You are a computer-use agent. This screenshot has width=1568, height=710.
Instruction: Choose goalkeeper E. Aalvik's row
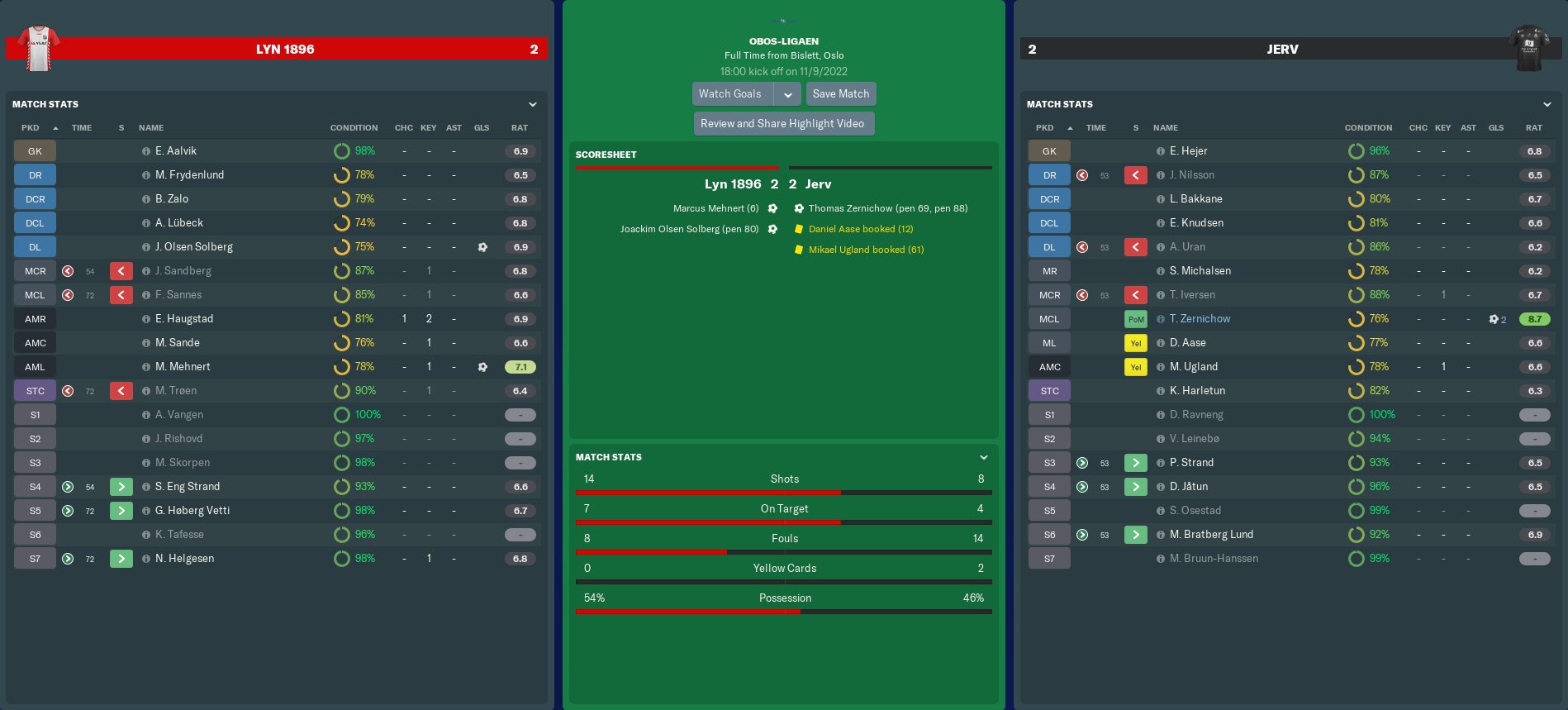176,151
